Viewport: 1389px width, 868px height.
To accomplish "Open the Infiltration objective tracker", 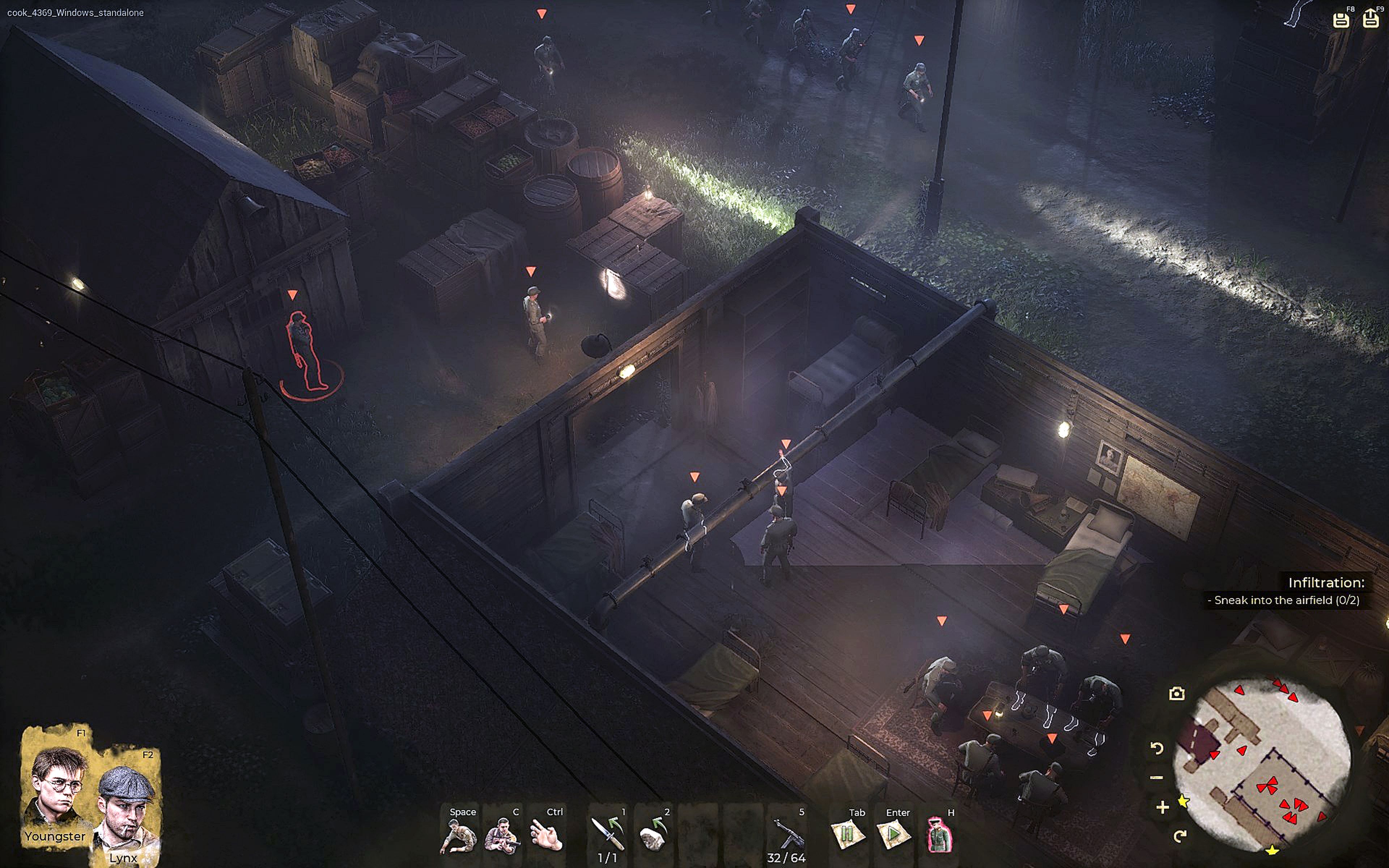I will pyautogui.click(x=1326, y=583).
